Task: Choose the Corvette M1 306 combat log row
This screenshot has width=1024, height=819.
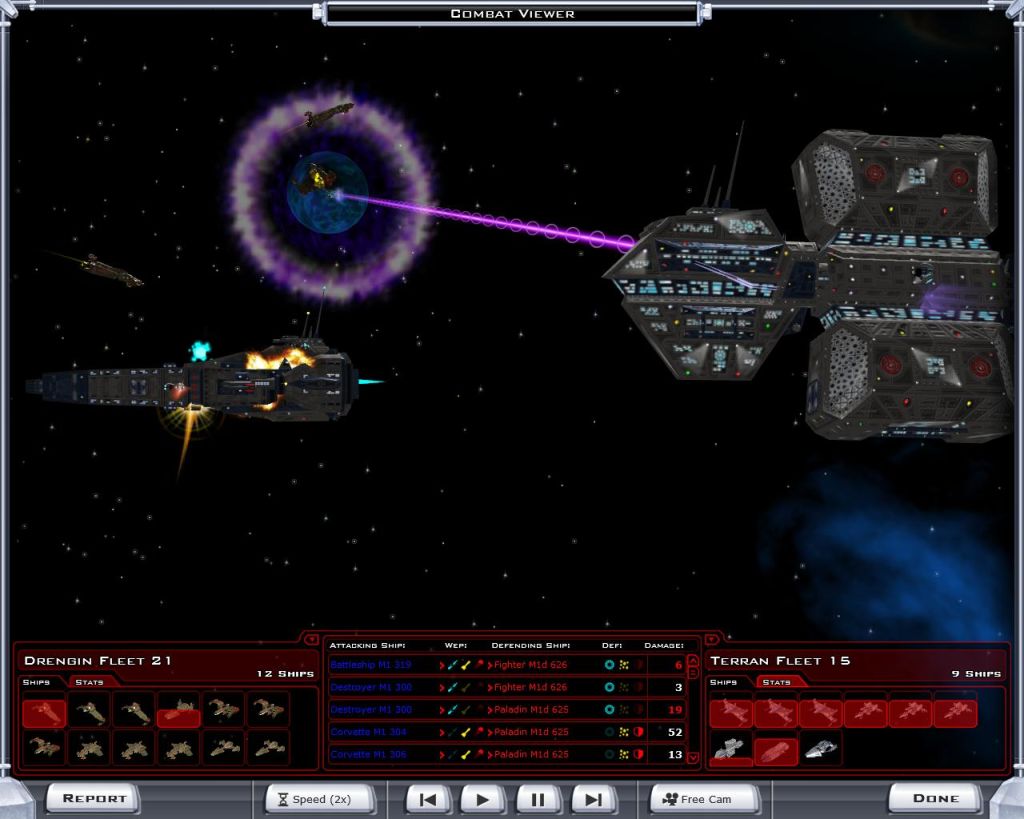Action: coord(370,754)
